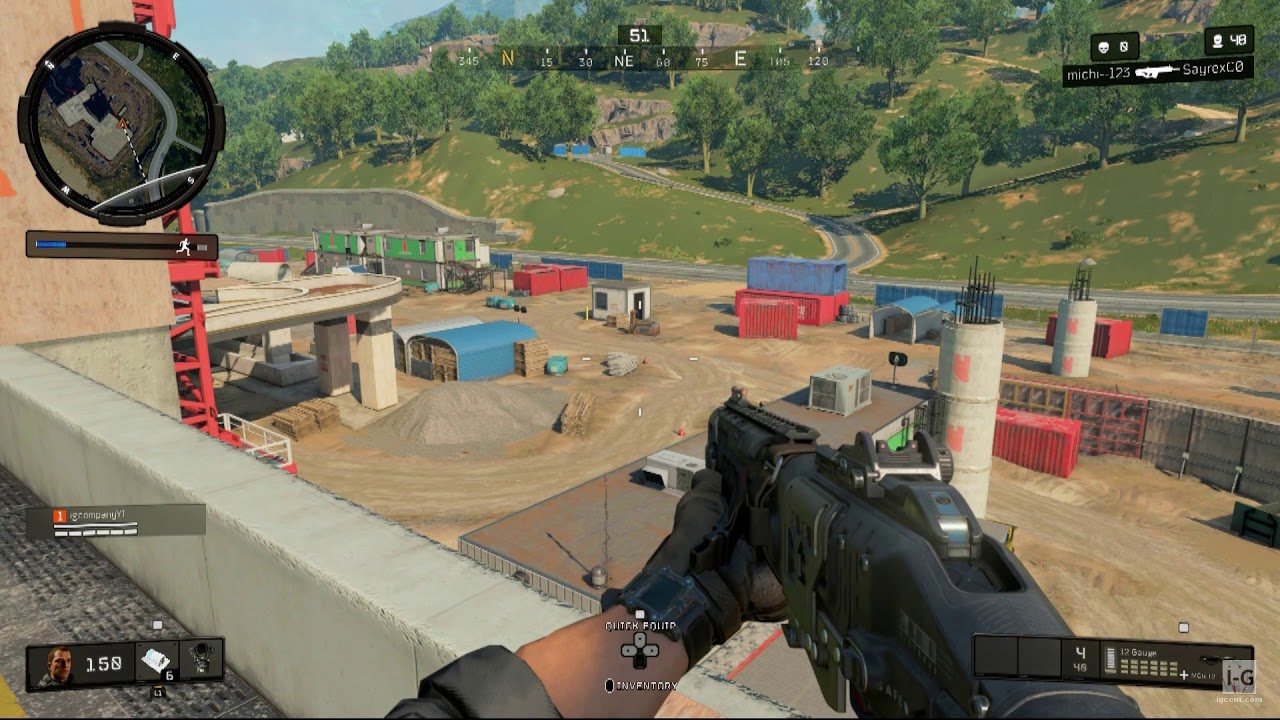
Task: Select the bandage healing item slot
Action: pyautogui.click(x=157, y=662)
